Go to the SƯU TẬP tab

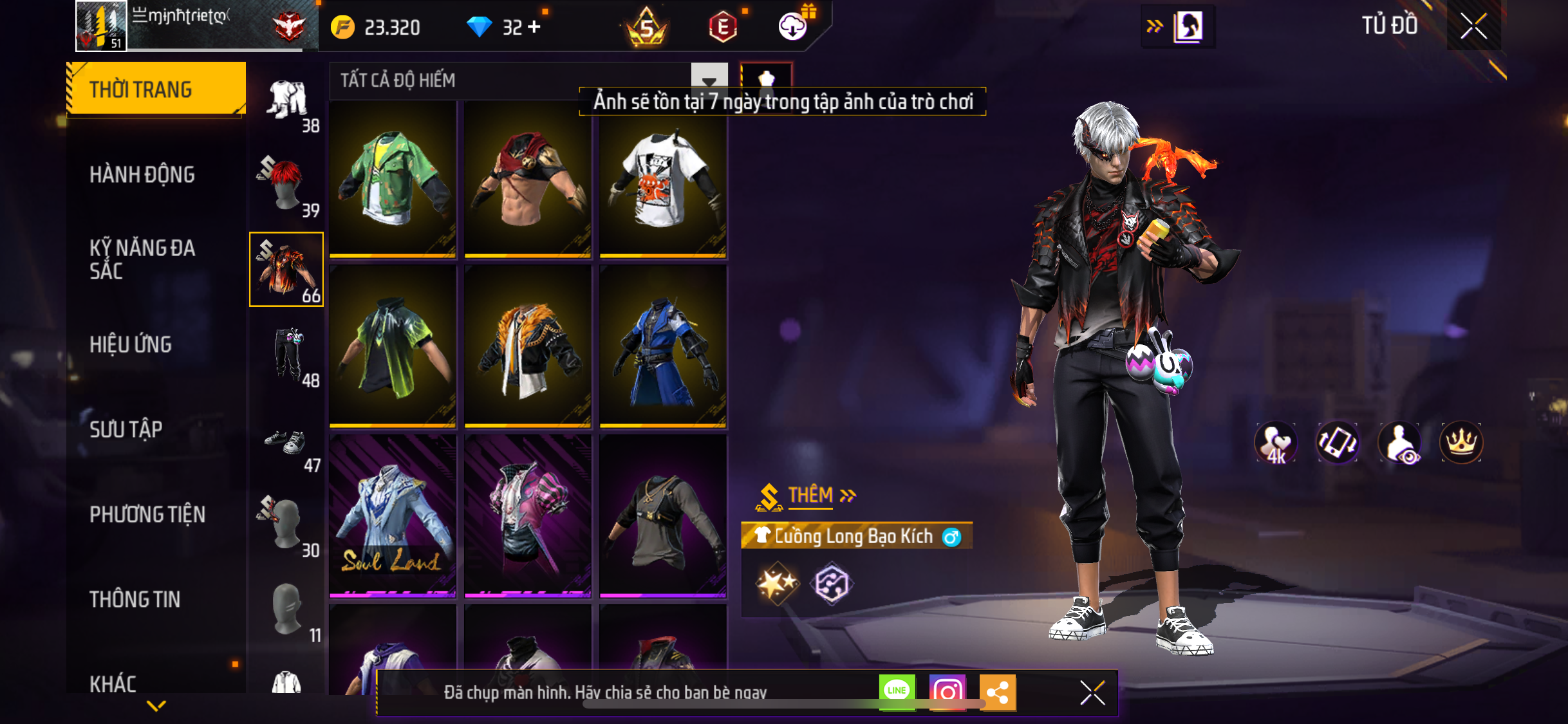point(126,429)
